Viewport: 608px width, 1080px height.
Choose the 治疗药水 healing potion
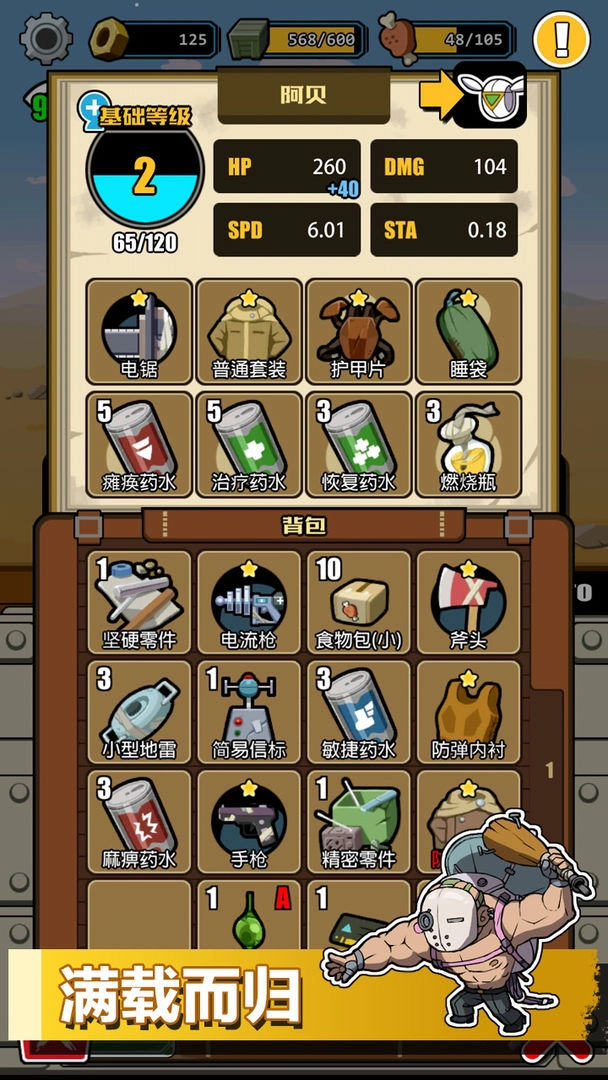point(249,444)
